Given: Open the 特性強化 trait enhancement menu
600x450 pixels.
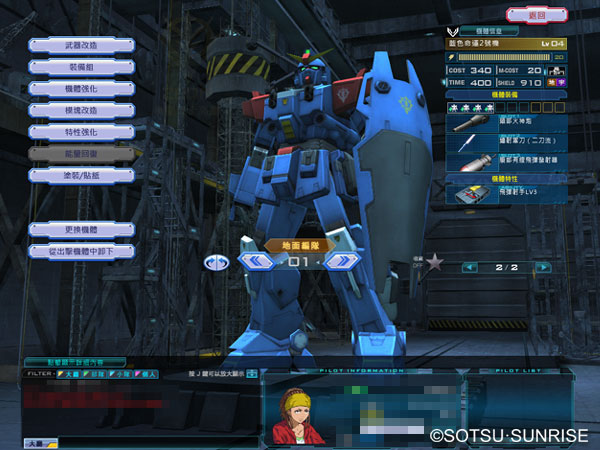Looking at the screenshot, I should [x=81, y=132].
